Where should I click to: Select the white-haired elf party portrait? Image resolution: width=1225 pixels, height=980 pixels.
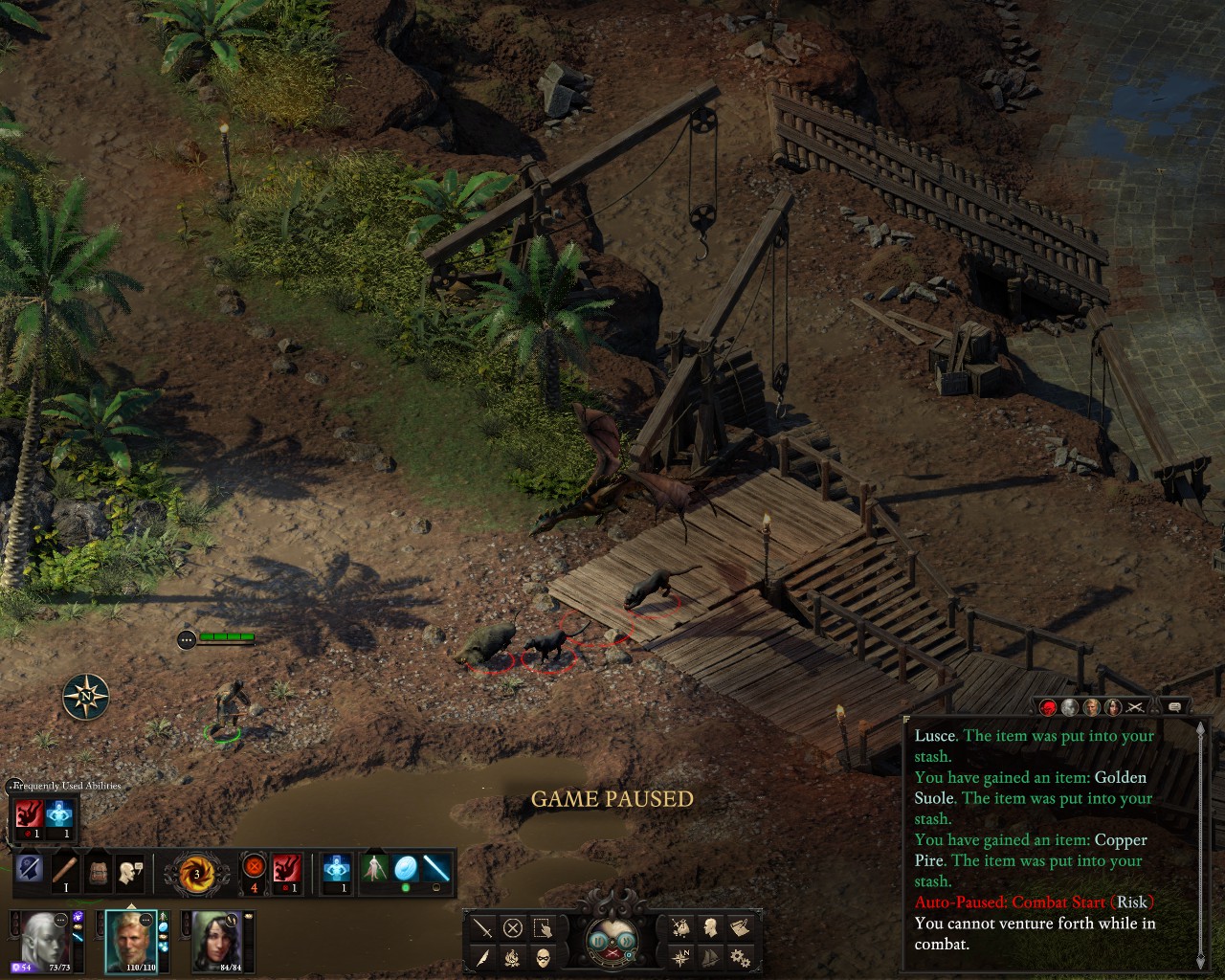44,939
